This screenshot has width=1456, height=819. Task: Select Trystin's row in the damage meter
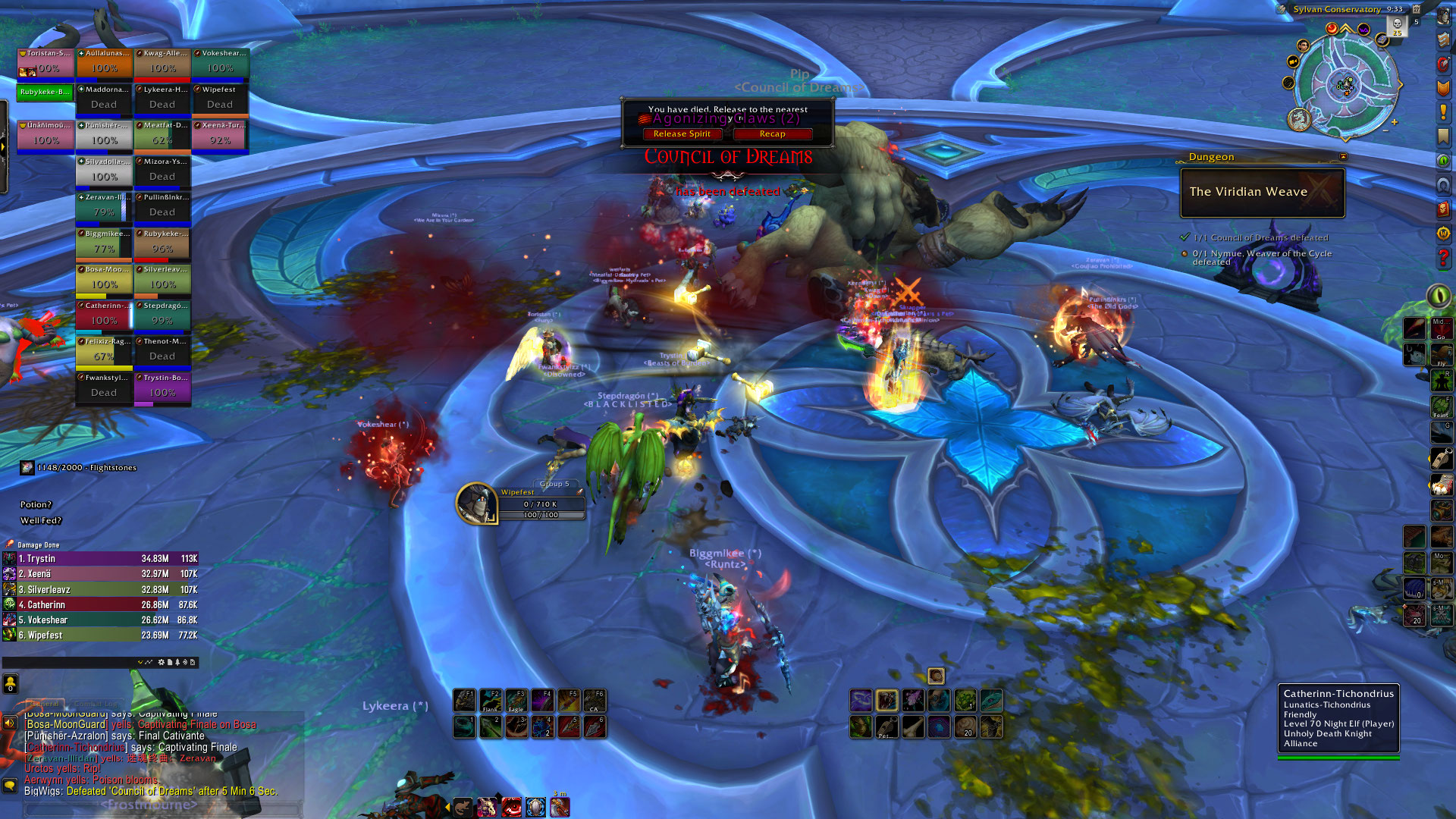tap(100, 559)
